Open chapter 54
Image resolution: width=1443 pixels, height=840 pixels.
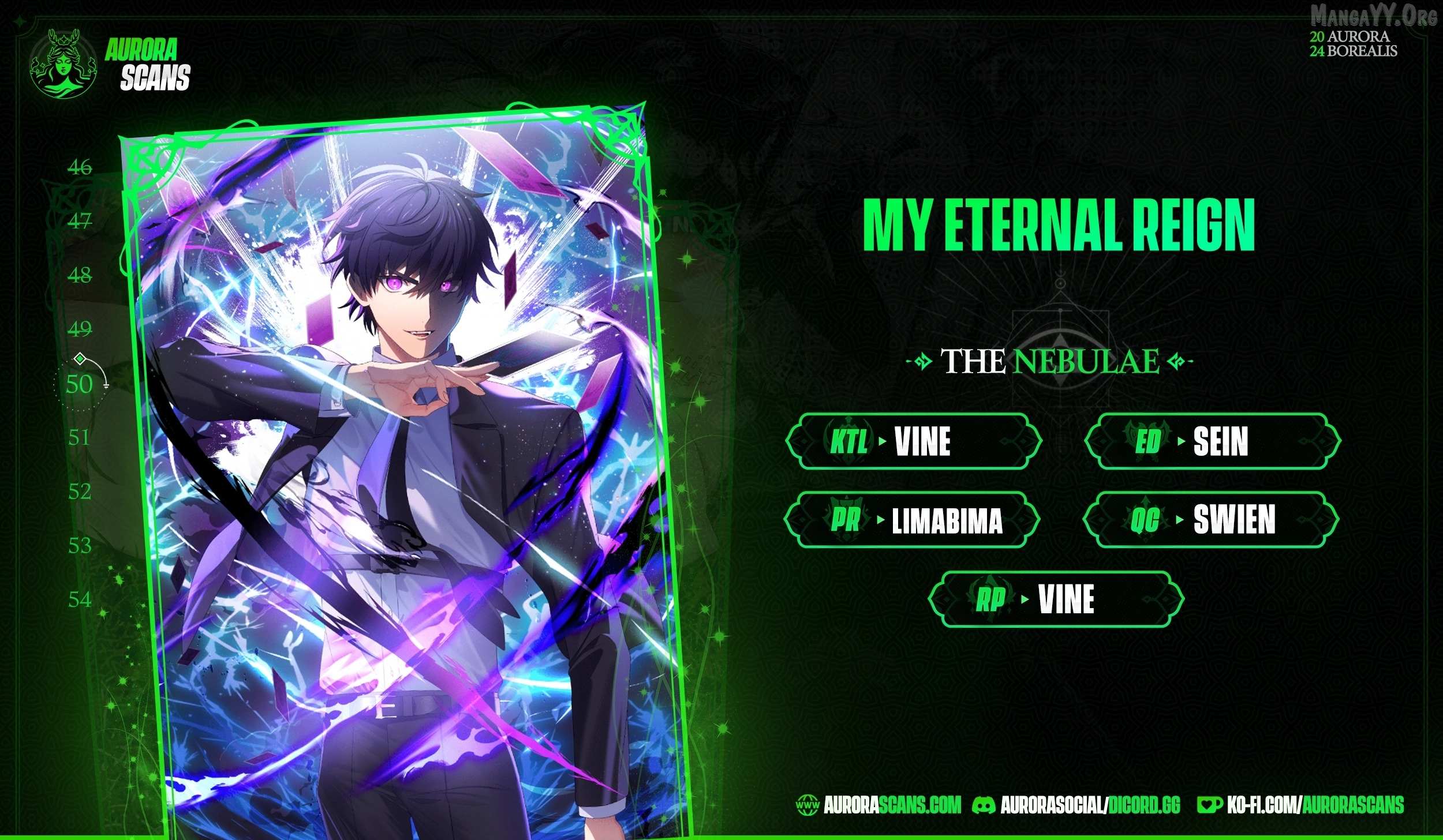[80, 600]
